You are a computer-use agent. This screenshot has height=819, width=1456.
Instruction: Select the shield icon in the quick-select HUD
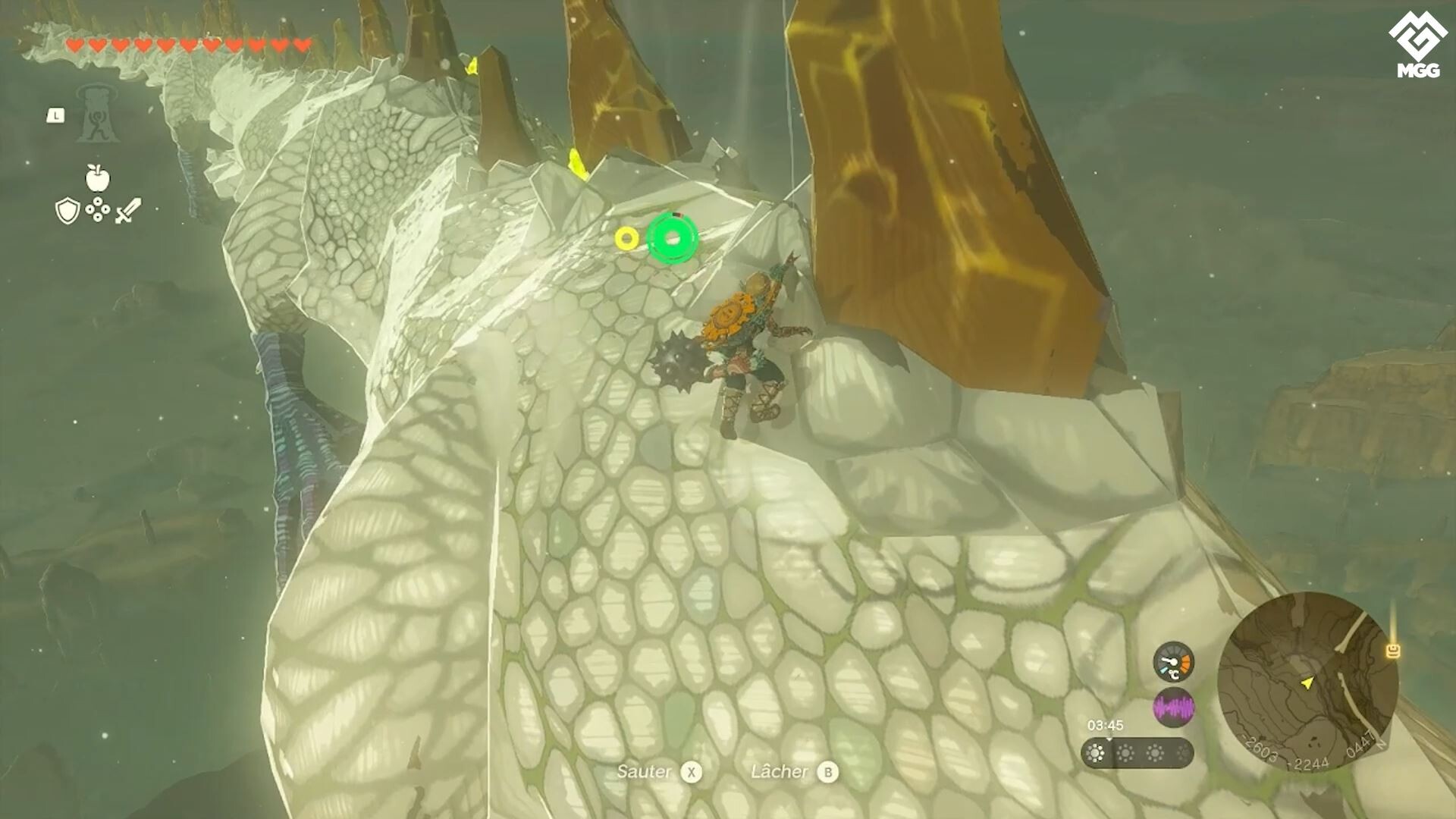click(x=67, y=209)
